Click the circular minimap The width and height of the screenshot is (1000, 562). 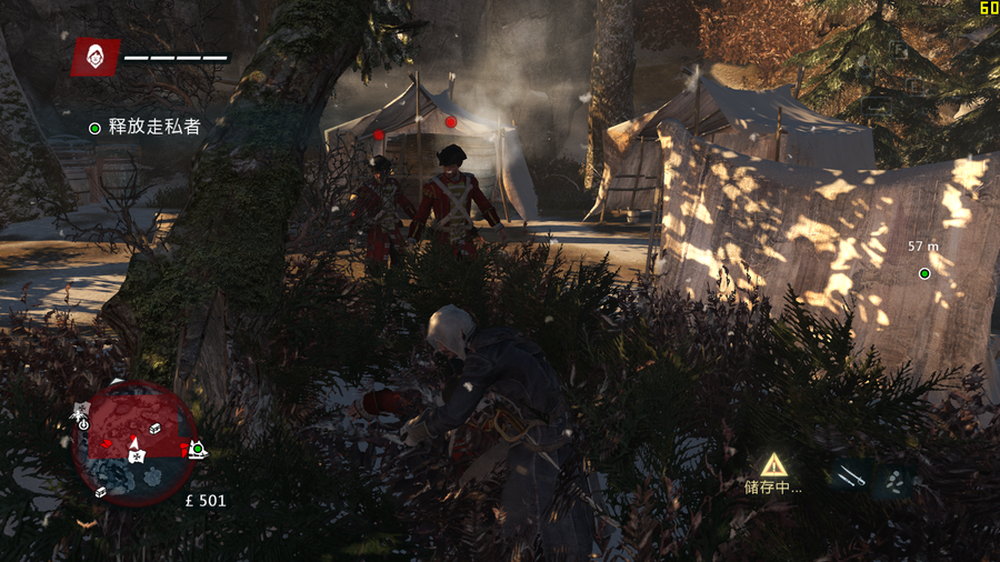pyautogui.click(x=134, y=442)
